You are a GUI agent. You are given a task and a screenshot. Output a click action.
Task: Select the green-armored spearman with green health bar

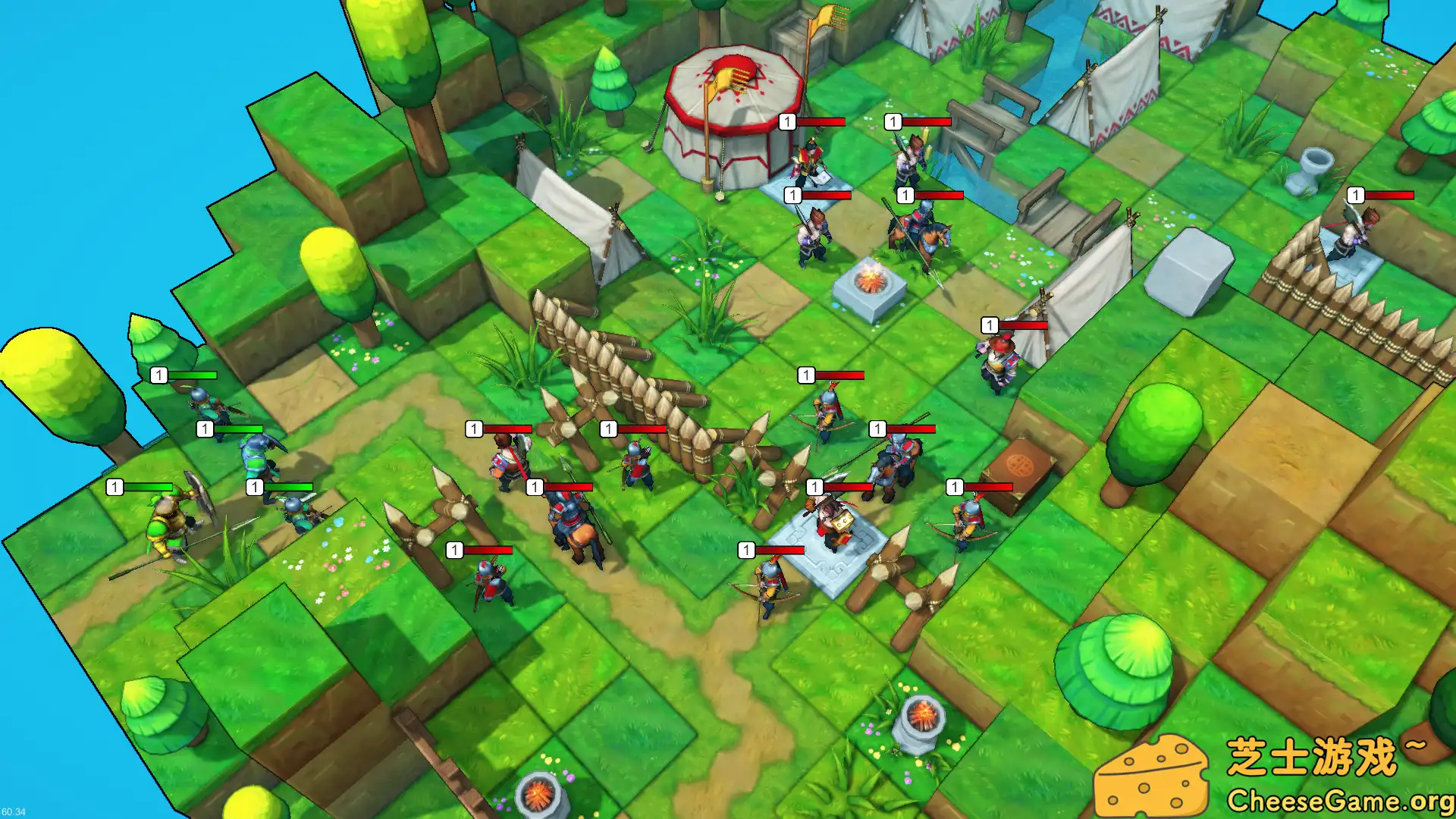pos(254,455)
